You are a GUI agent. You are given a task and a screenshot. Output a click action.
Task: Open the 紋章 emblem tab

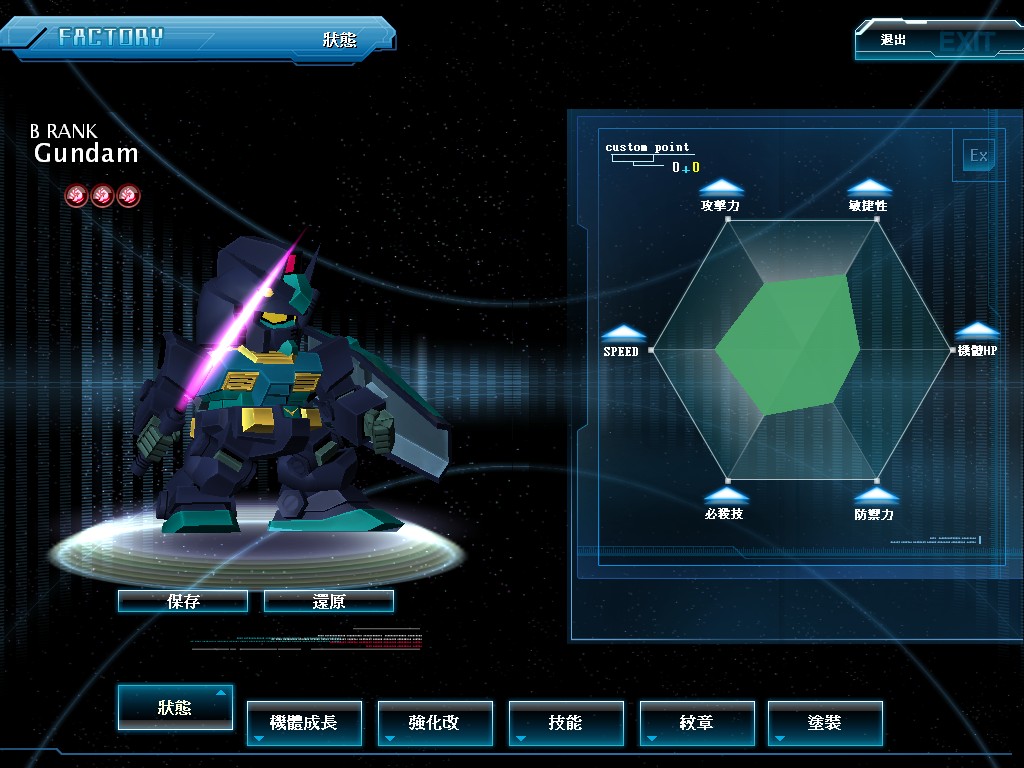697,723
